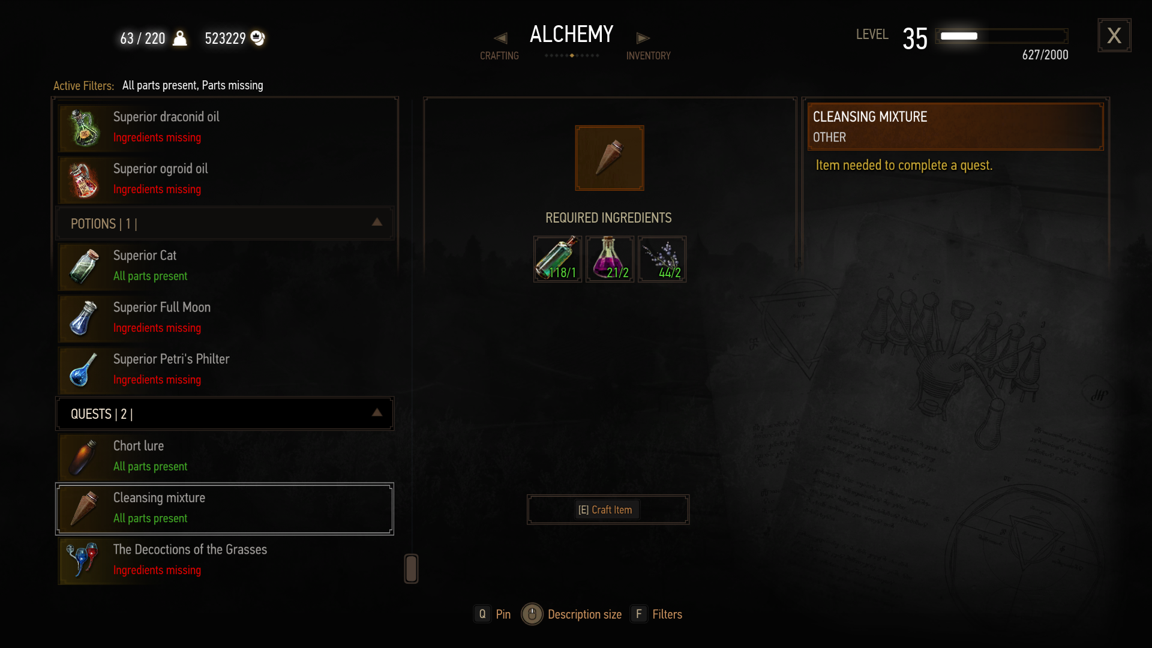Select the Superior Cat potion recipe
This screenshot has width=1152, height=648.
point(225,266)
